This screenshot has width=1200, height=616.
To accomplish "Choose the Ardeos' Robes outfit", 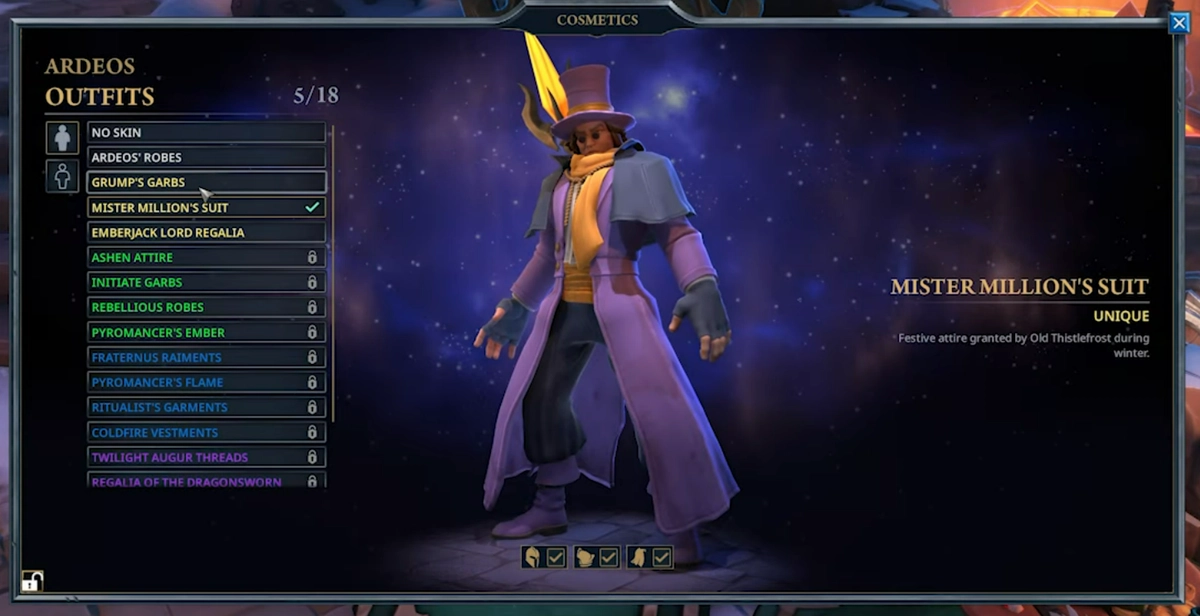I will coord(206,157).
